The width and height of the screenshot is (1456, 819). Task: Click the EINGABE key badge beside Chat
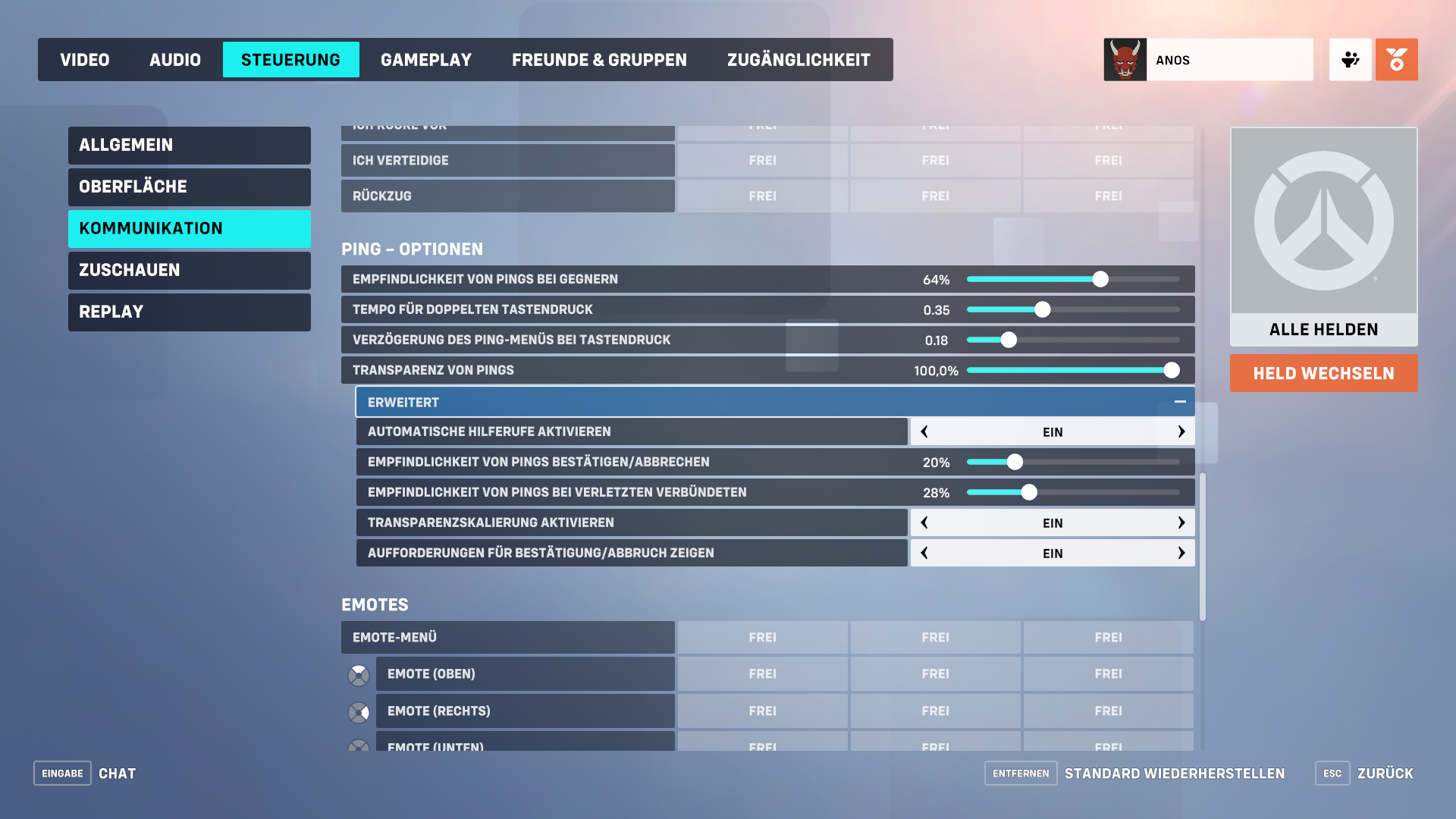coord(61,773)
